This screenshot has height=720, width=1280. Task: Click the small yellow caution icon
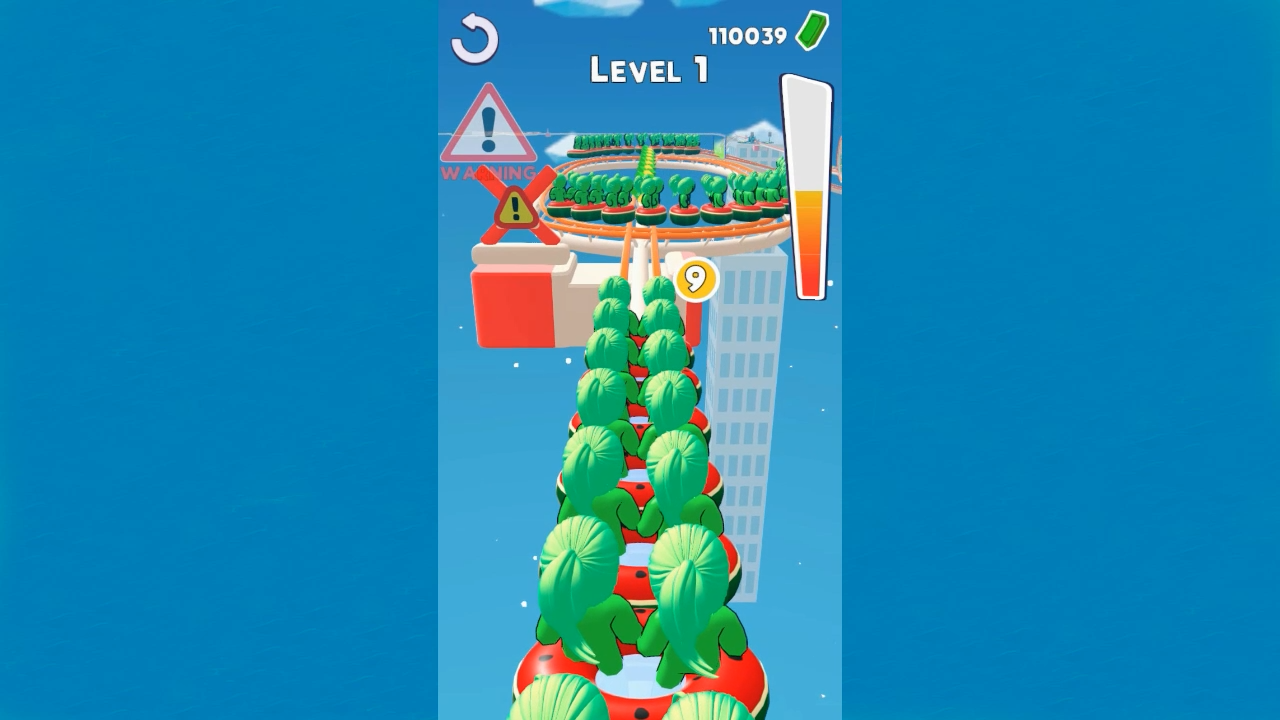point(513,208)
